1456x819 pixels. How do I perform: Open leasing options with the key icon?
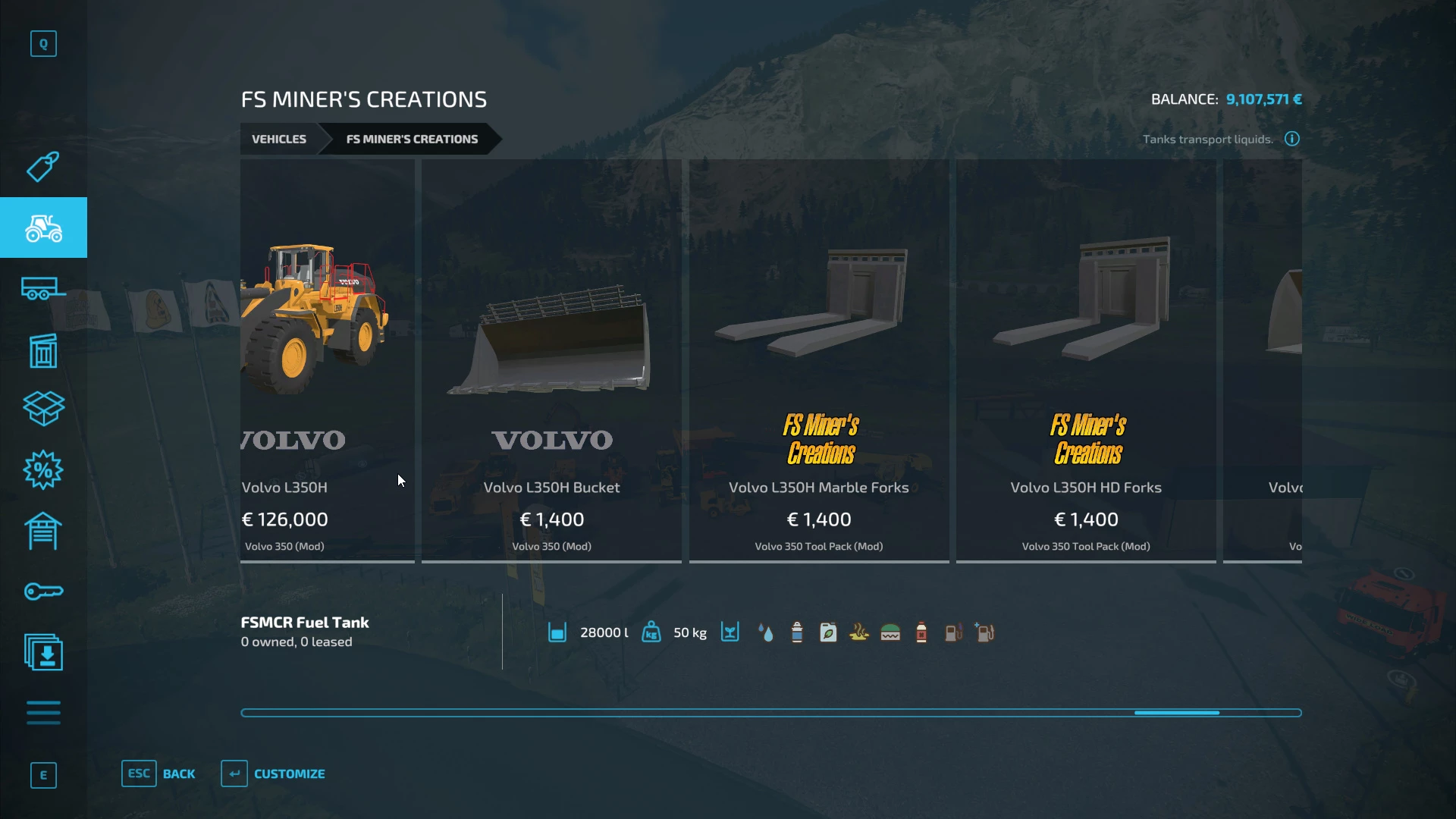tap(43, 591)
